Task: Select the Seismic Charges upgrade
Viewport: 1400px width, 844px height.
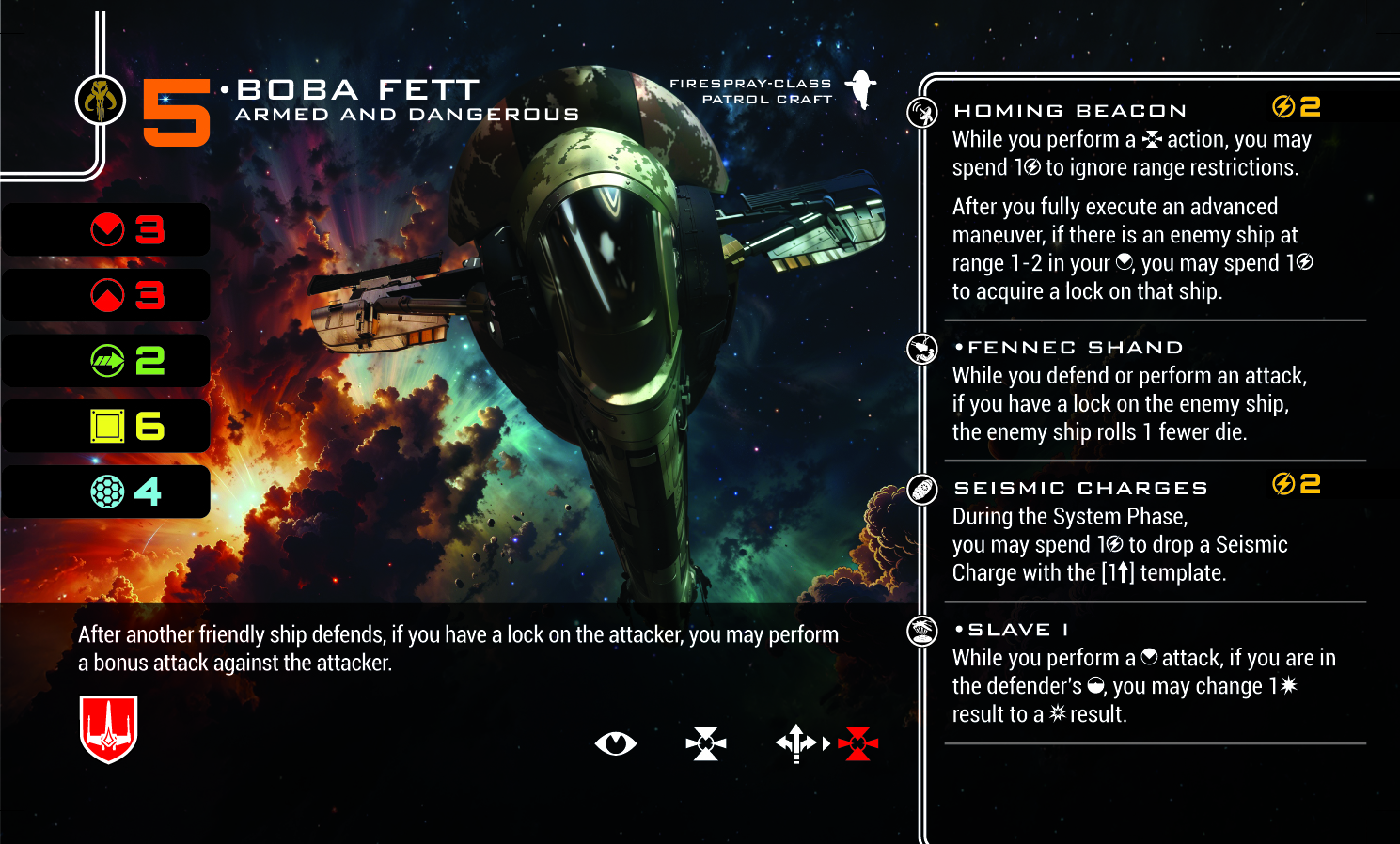Action: coord(1080,489)
